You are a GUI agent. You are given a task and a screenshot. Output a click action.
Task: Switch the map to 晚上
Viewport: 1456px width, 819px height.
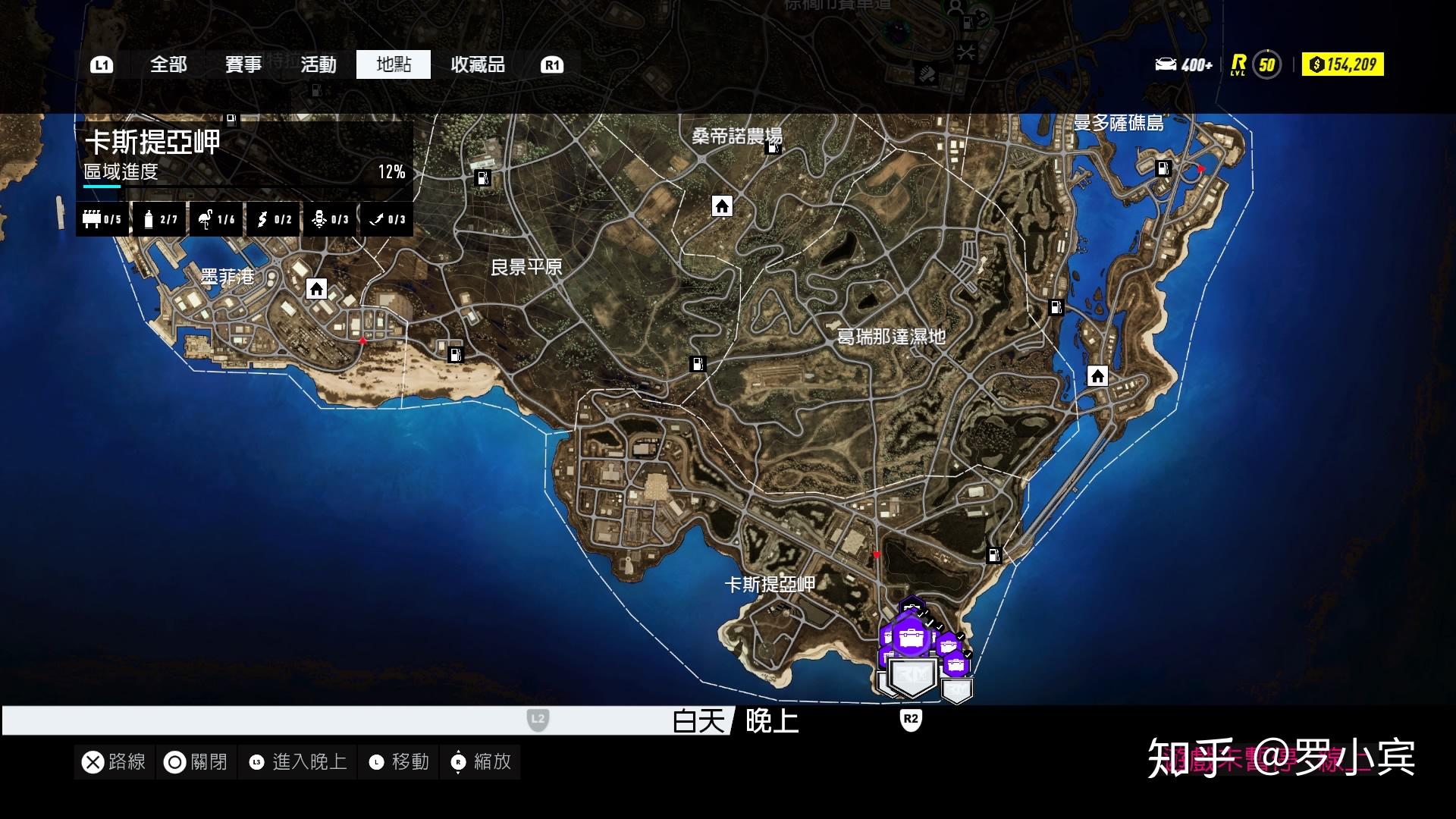coord(772,720)
